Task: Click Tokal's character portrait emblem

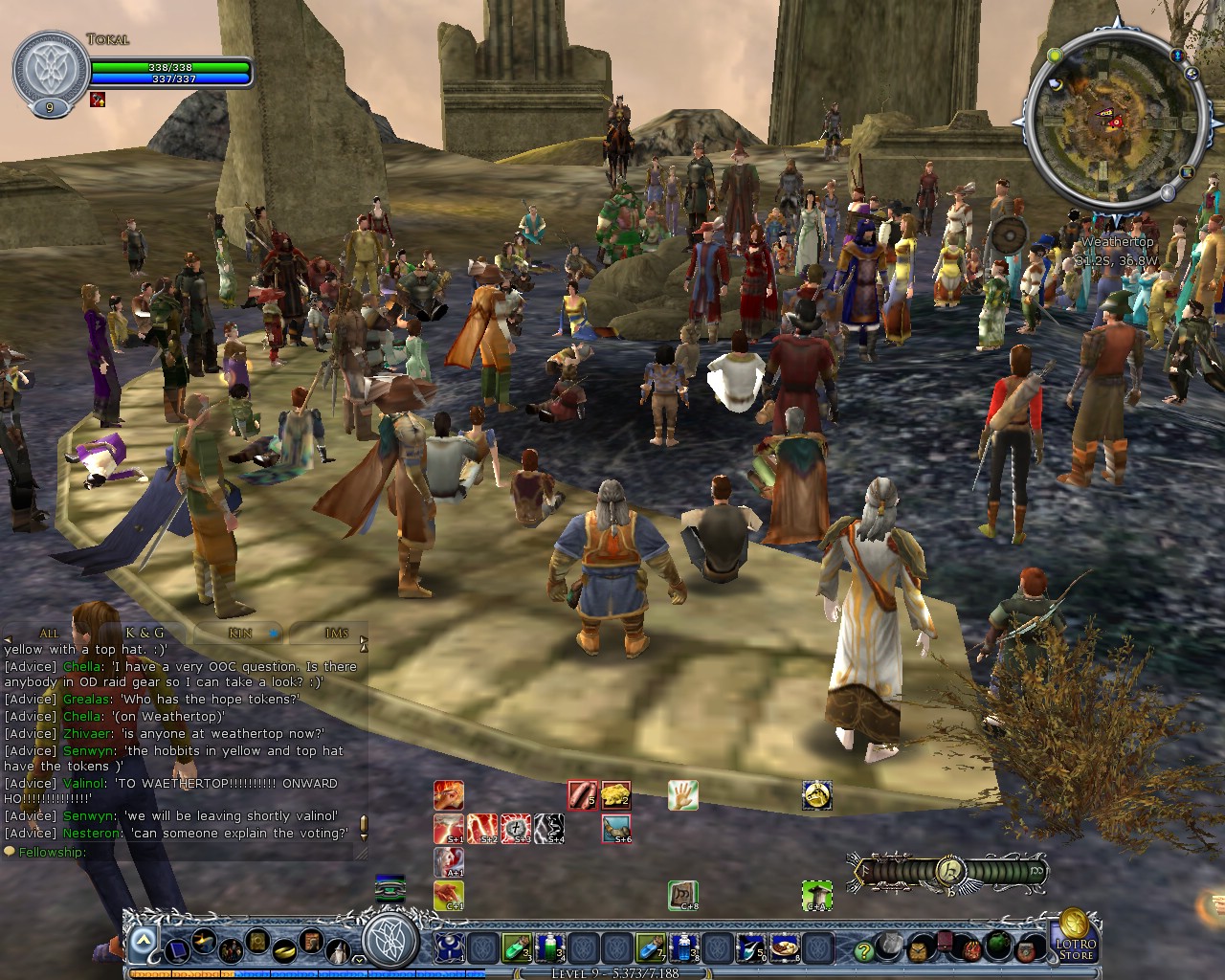Action: pyautogui.click(x=51, y=71)
